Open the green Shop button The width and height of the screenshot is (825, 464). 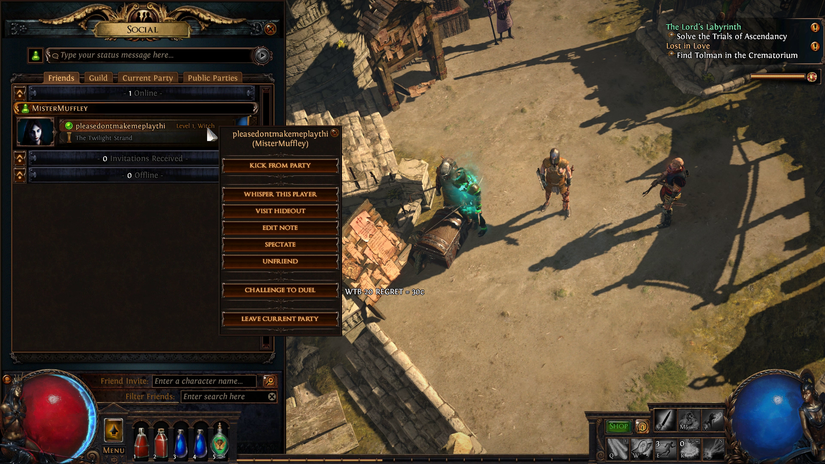(x=619, y=427)
